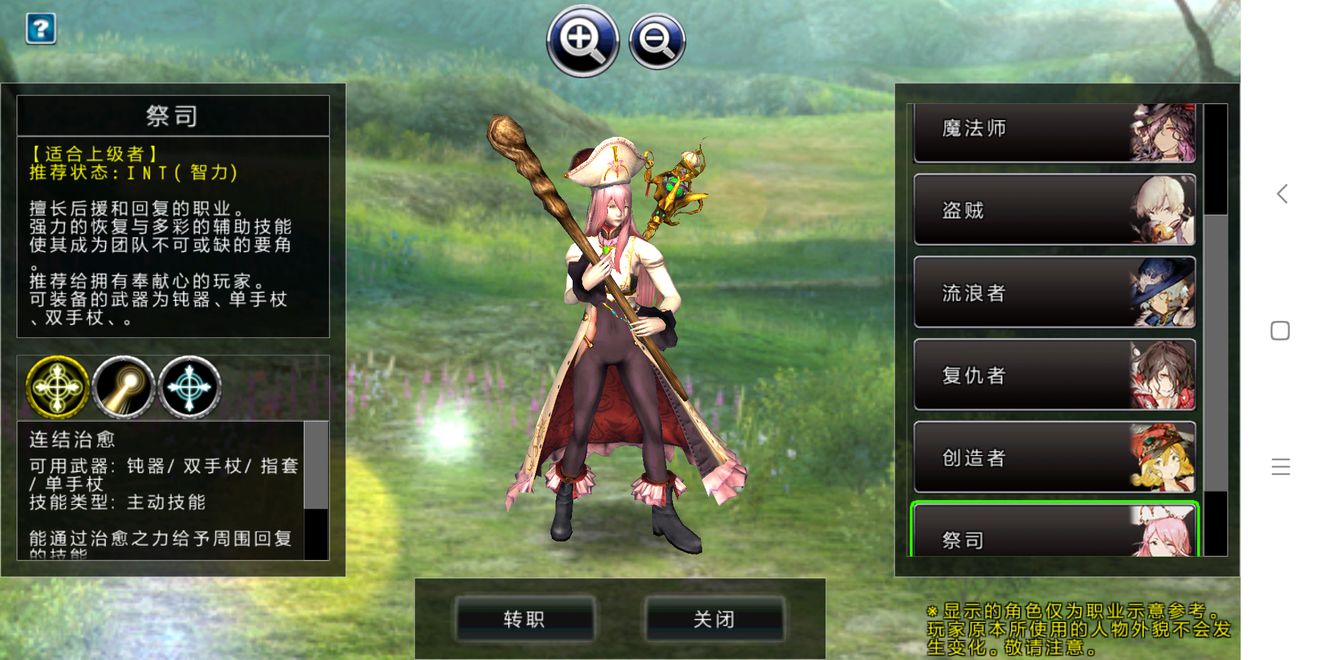The width and height of the screenshot is (1320, 660).
Task: Click the class list scrollbar
Action: pyautogui.click(x=1215, y=350)
